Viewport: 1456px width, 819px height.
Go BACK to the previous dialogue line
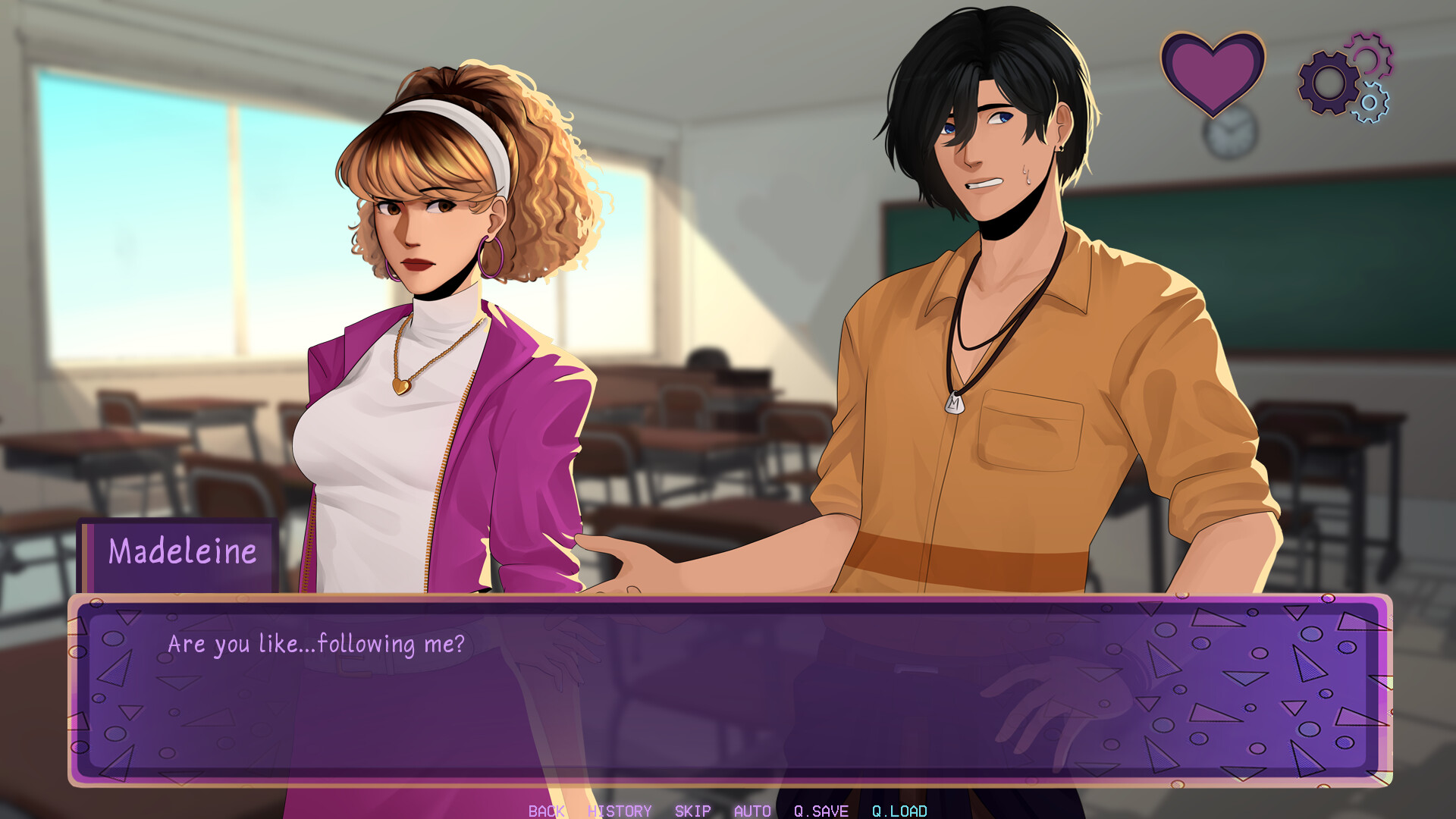click(x=544, y=811)
